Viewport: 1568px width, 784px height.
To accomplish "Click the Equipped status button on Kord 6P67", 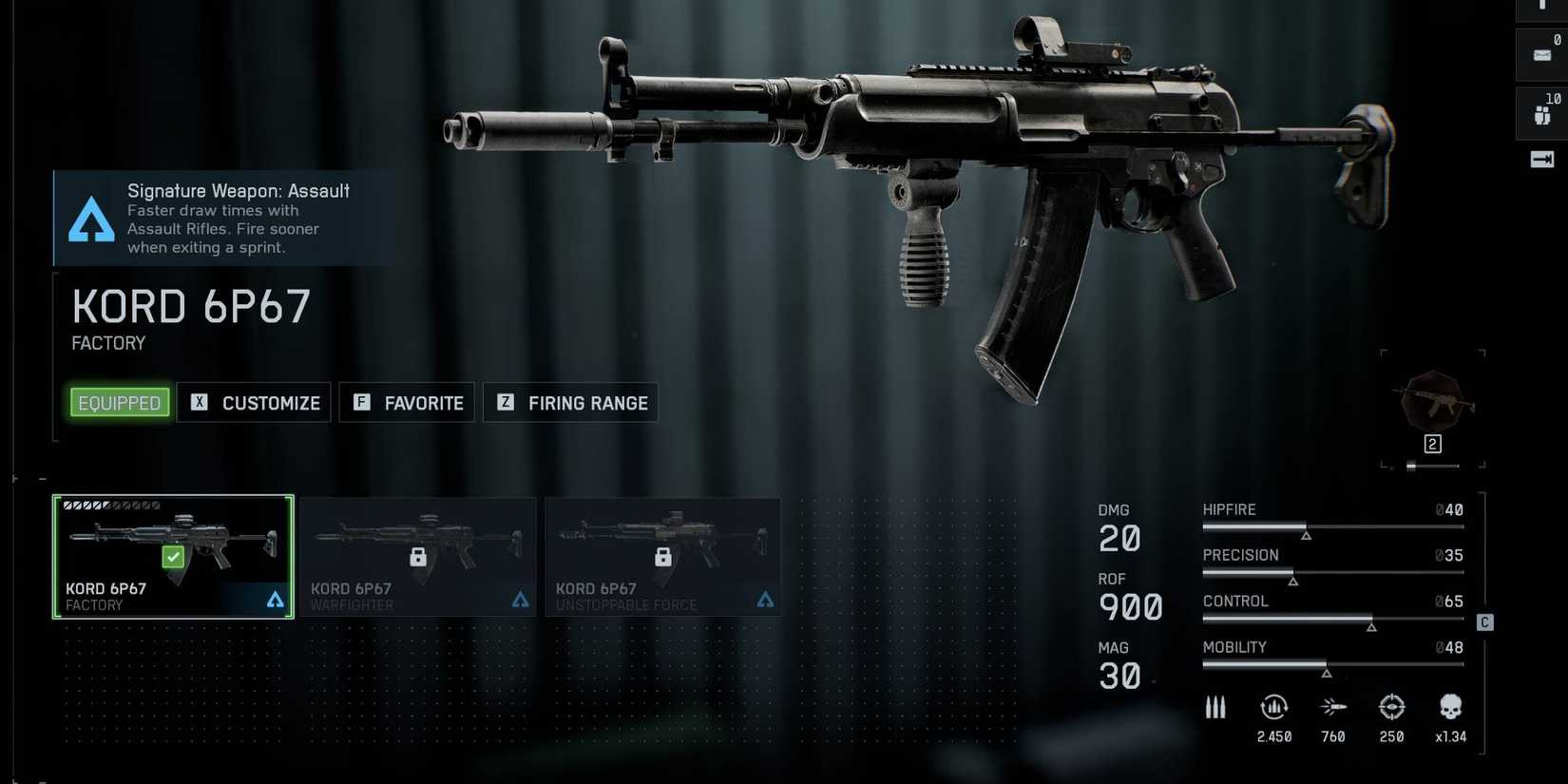I will tap(118, 402).
